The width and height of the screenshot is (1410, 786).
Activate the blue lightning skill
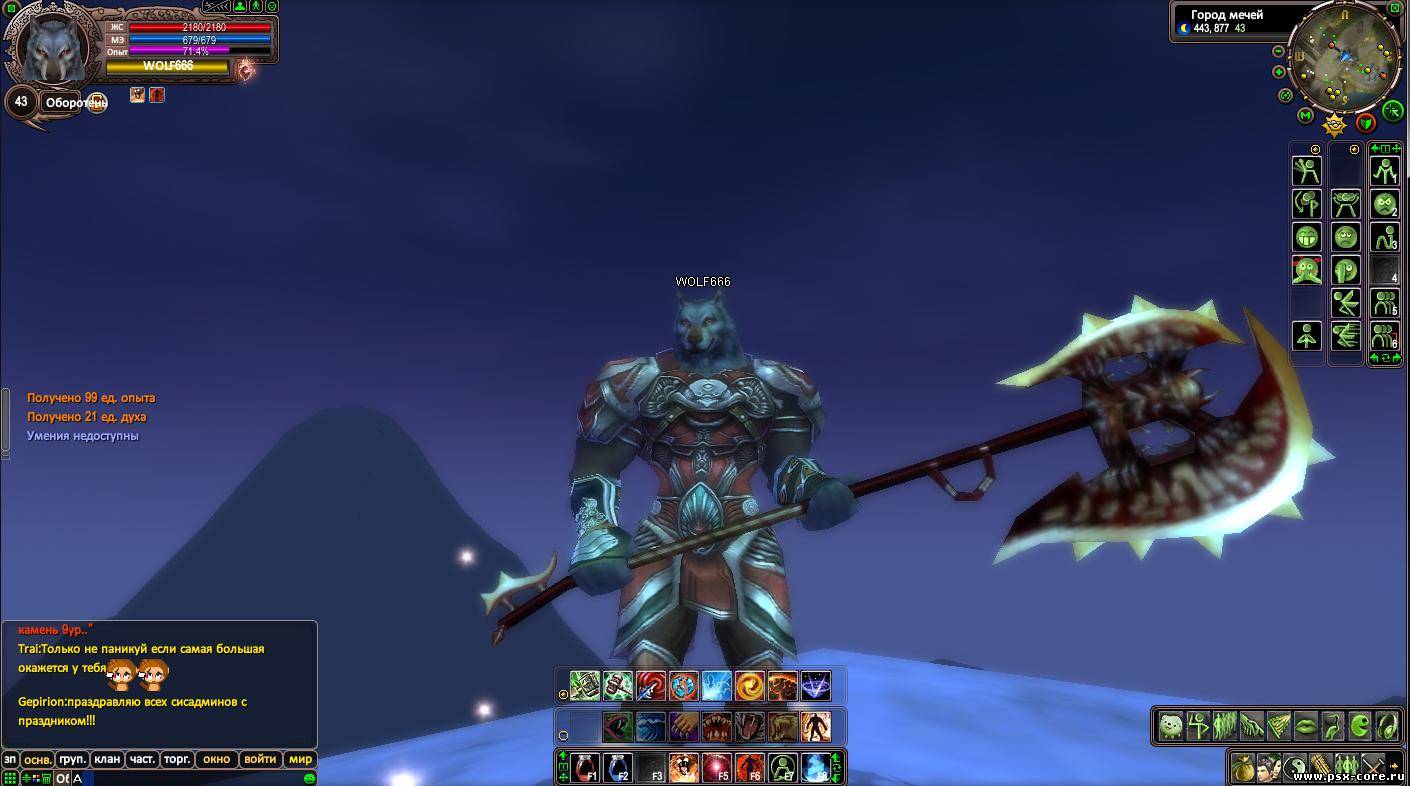(x=716, y=685)
